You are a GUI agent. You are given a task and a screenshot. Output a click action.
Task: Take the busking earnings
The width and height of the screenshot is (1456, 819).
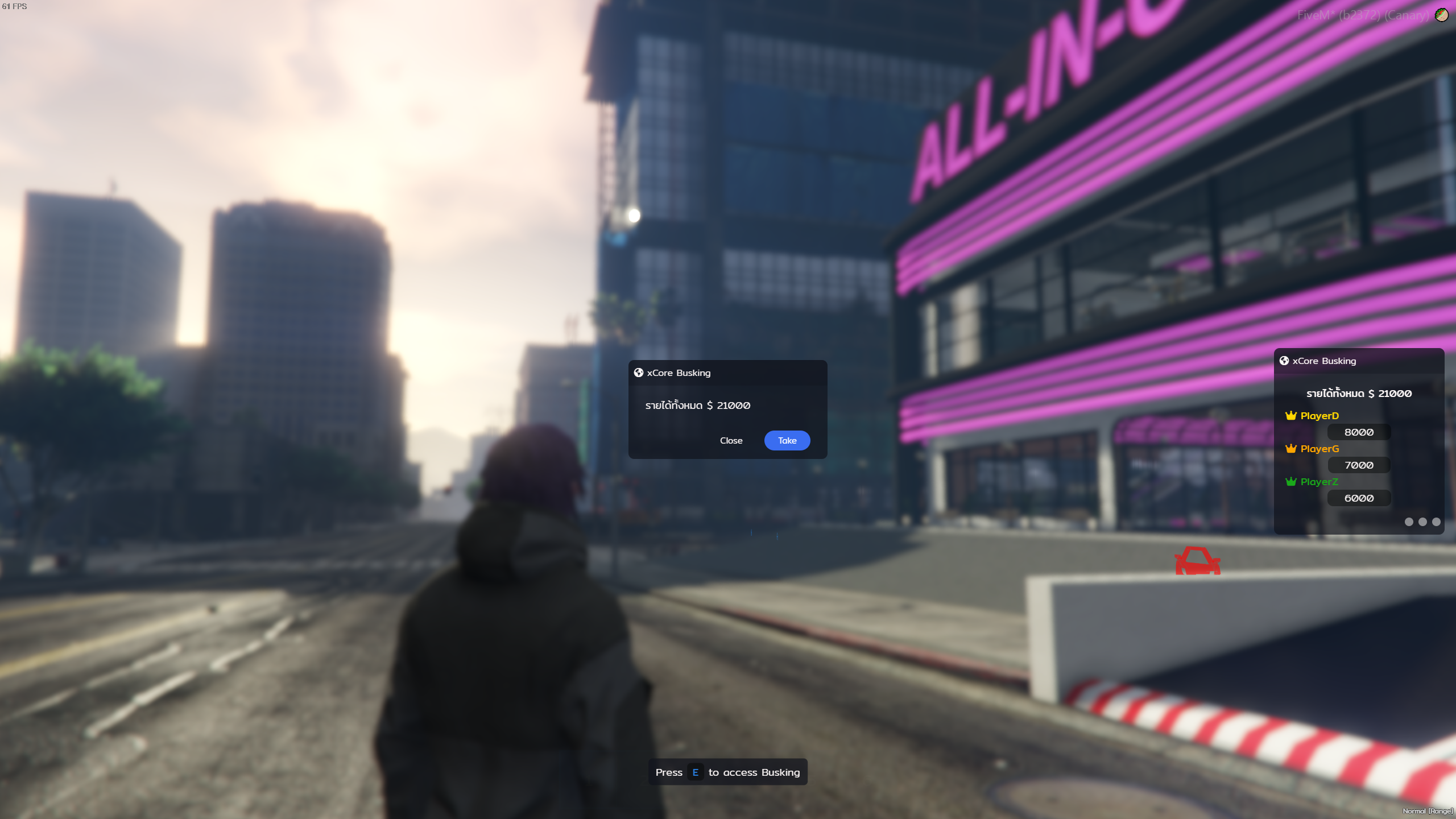pos(787,440)
